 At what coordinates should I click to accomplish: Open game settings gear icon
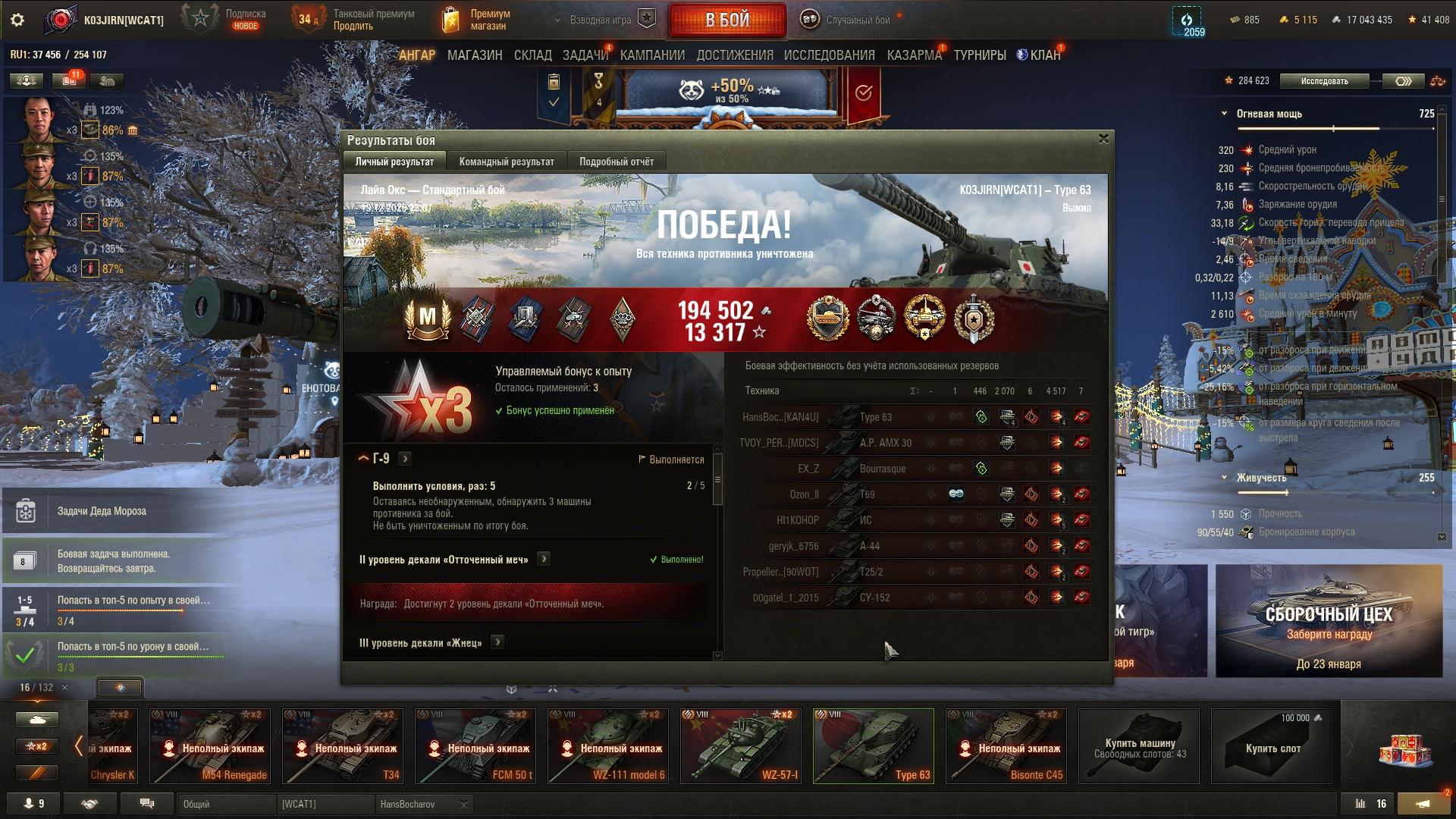tap(17, 20)
